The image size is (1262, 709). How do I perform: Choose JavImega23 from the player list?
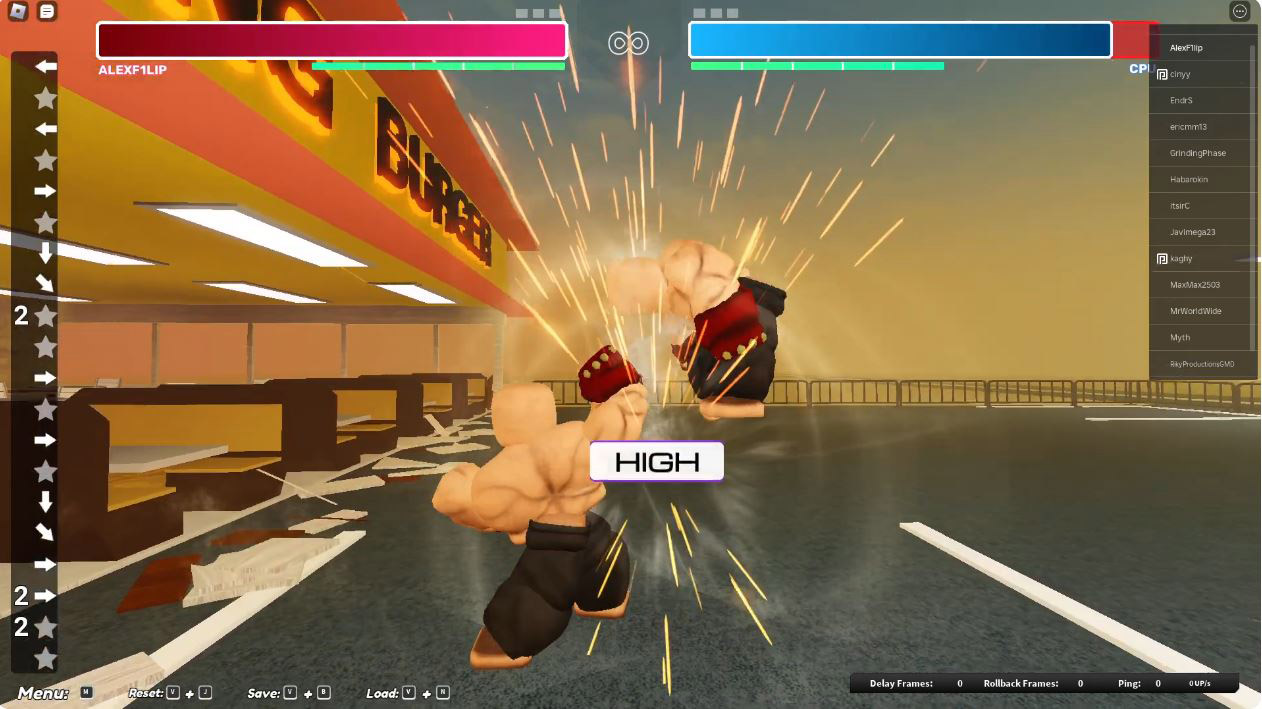coord(1193,232)
